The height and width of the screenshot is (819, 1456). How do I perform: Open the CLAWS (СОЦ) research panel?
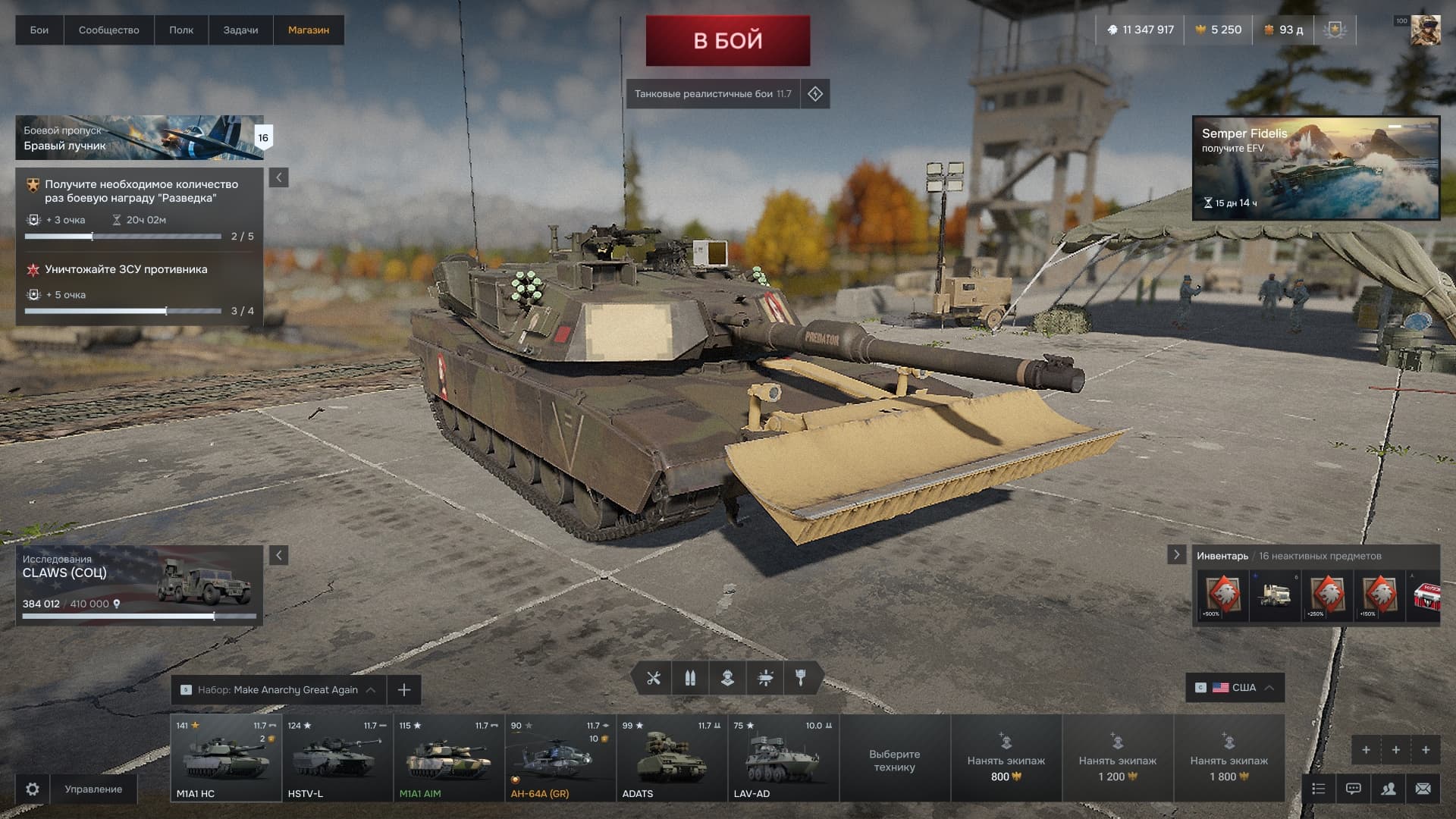point(140,585)
